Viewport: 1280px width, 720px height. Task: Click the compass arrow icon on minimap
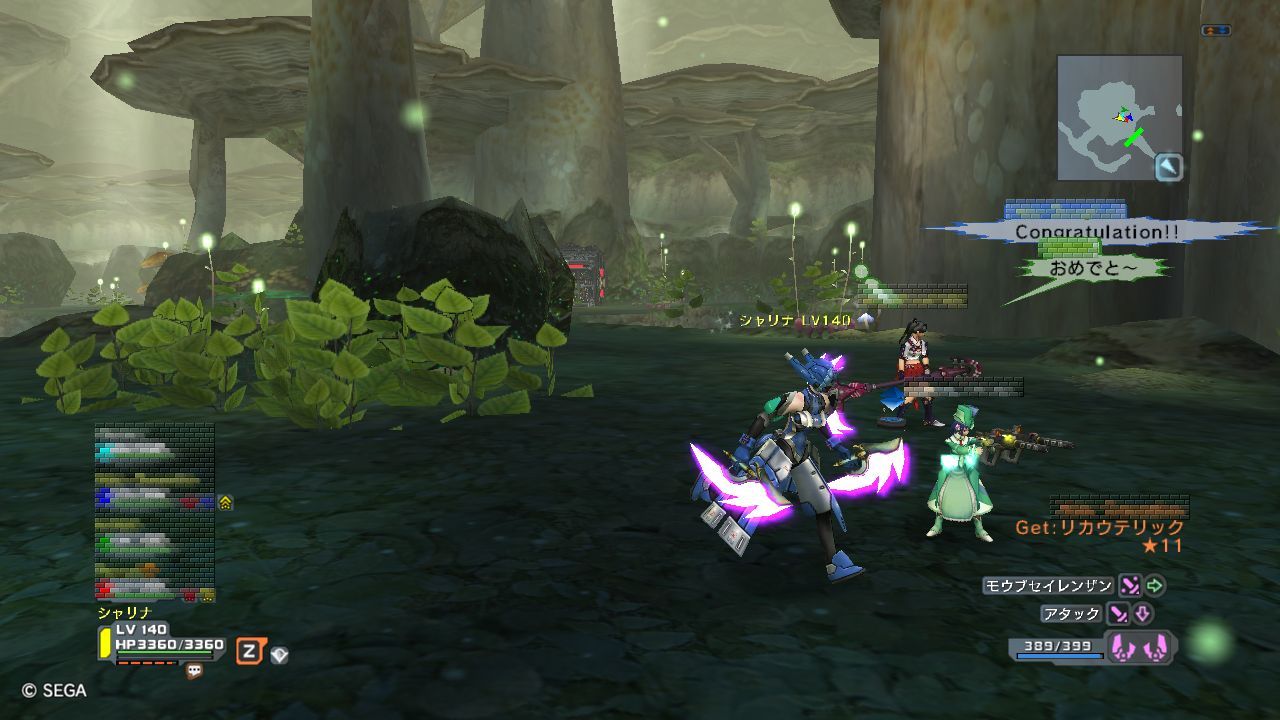(1169, 167)
